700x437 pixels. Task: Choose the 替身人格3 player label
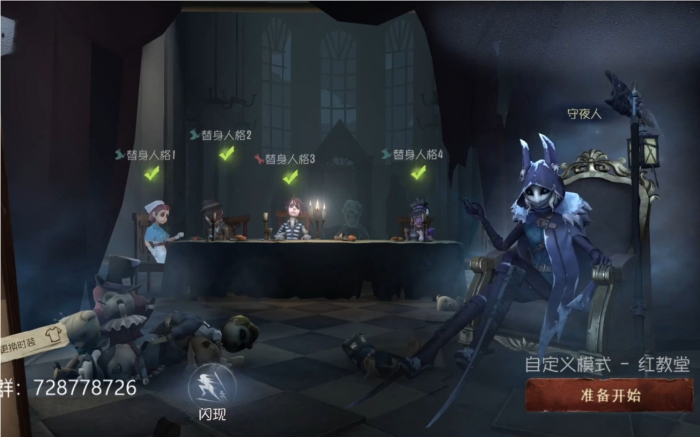(289, 159)
